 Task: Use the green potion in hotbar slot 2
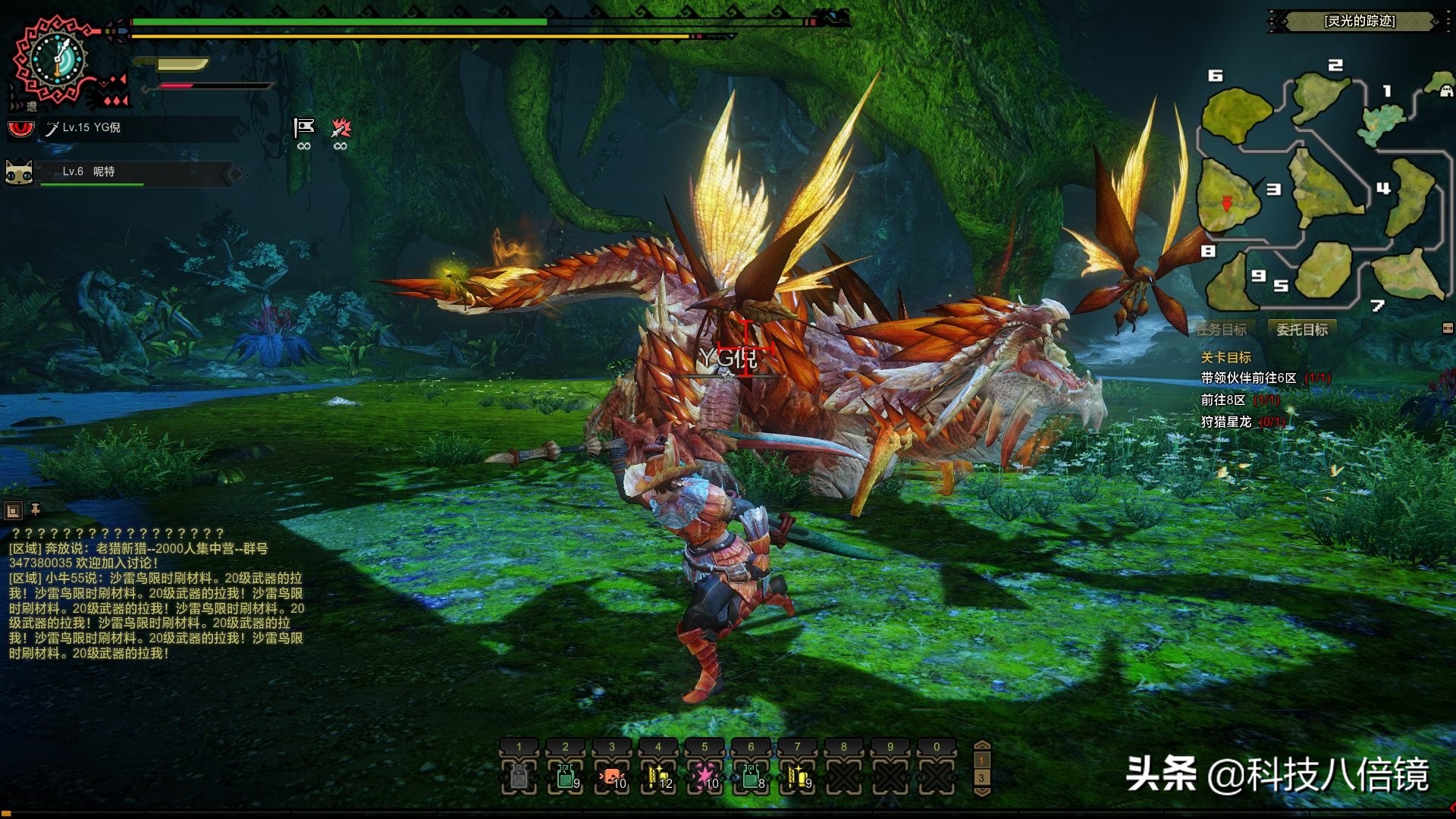tap(566, 777)
